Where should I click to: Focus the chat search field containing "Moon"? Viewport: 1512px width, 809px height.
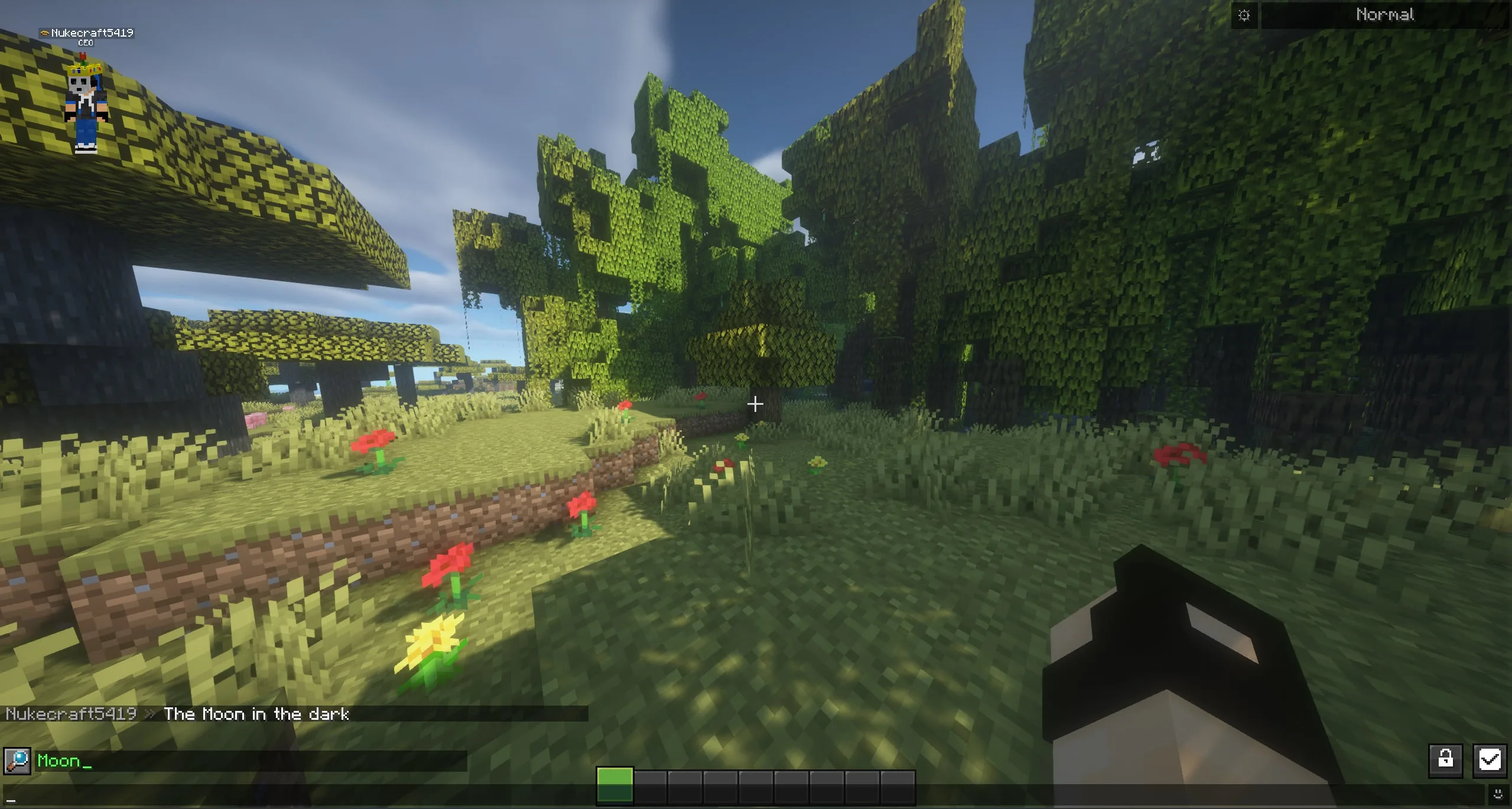click(248, 761)
